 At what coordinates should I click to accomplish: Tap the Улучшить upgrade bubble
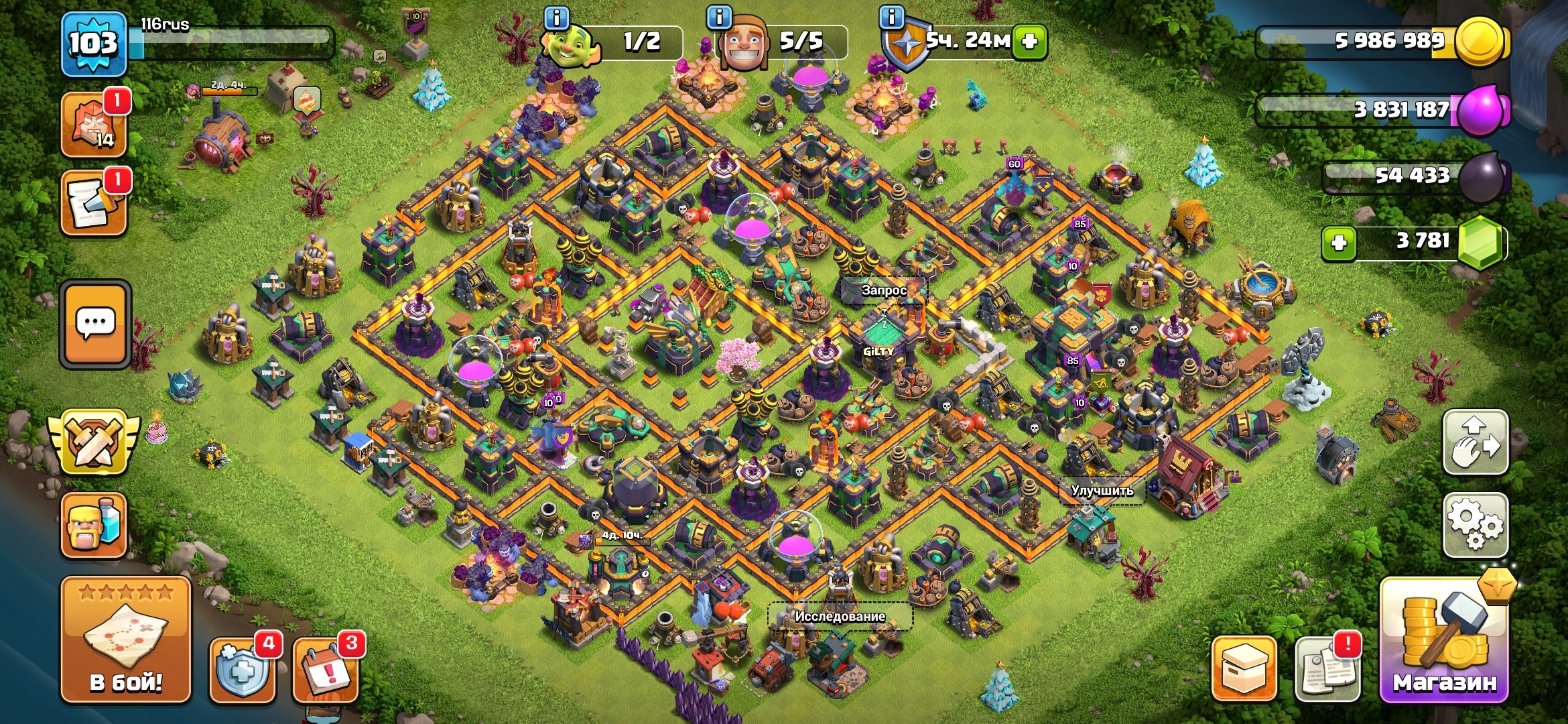[x=1102, y=491]
